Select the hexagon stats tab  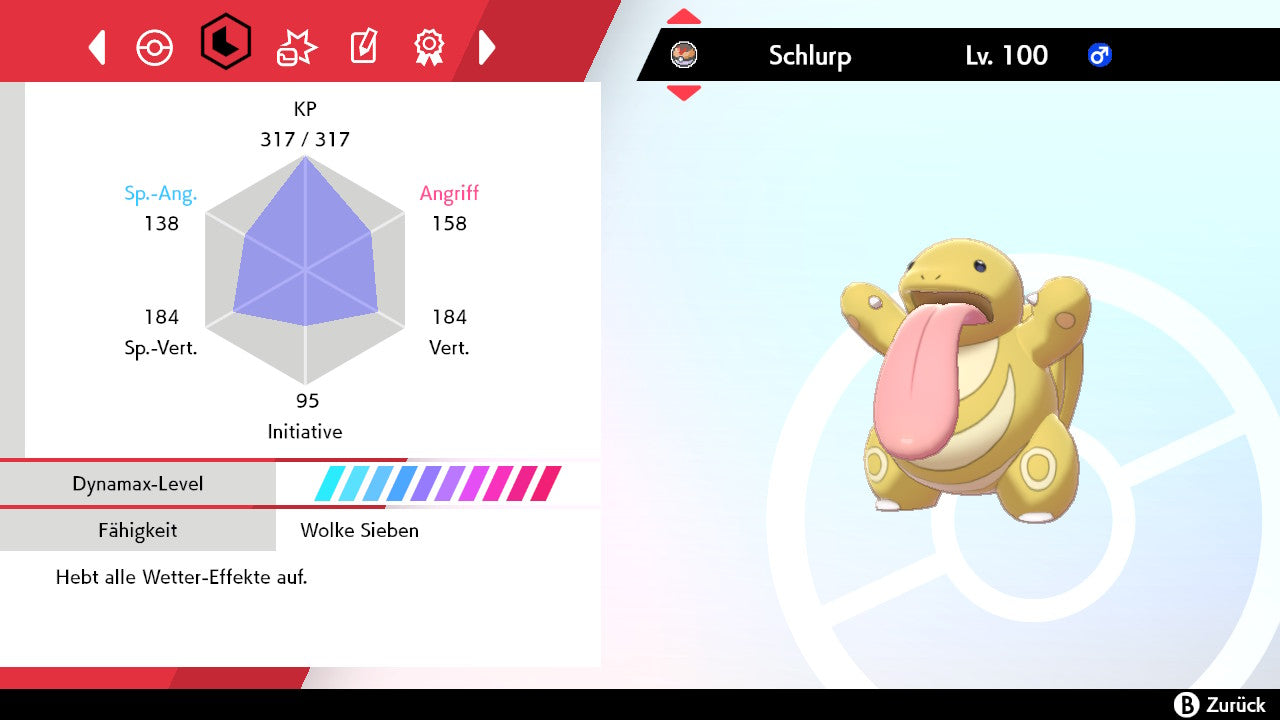coord(225,42)
